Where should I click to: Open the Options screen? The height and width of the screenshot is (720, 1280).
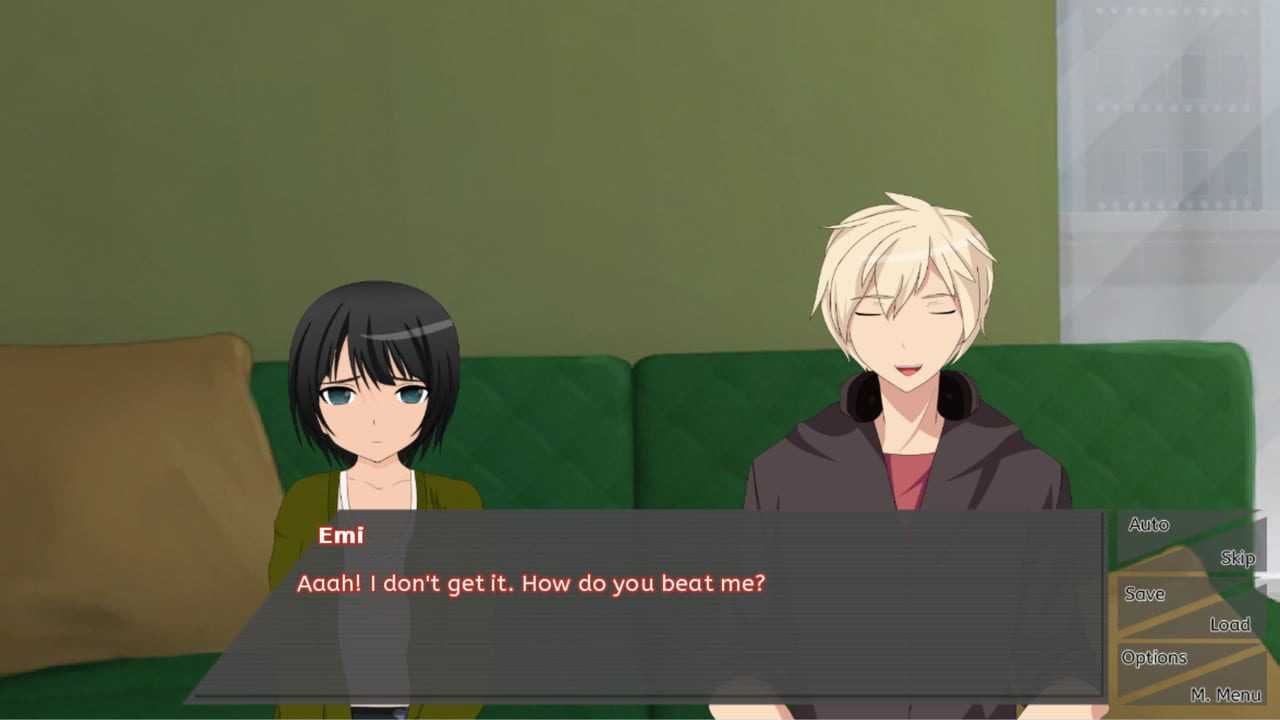click(x=1154, y=658)
